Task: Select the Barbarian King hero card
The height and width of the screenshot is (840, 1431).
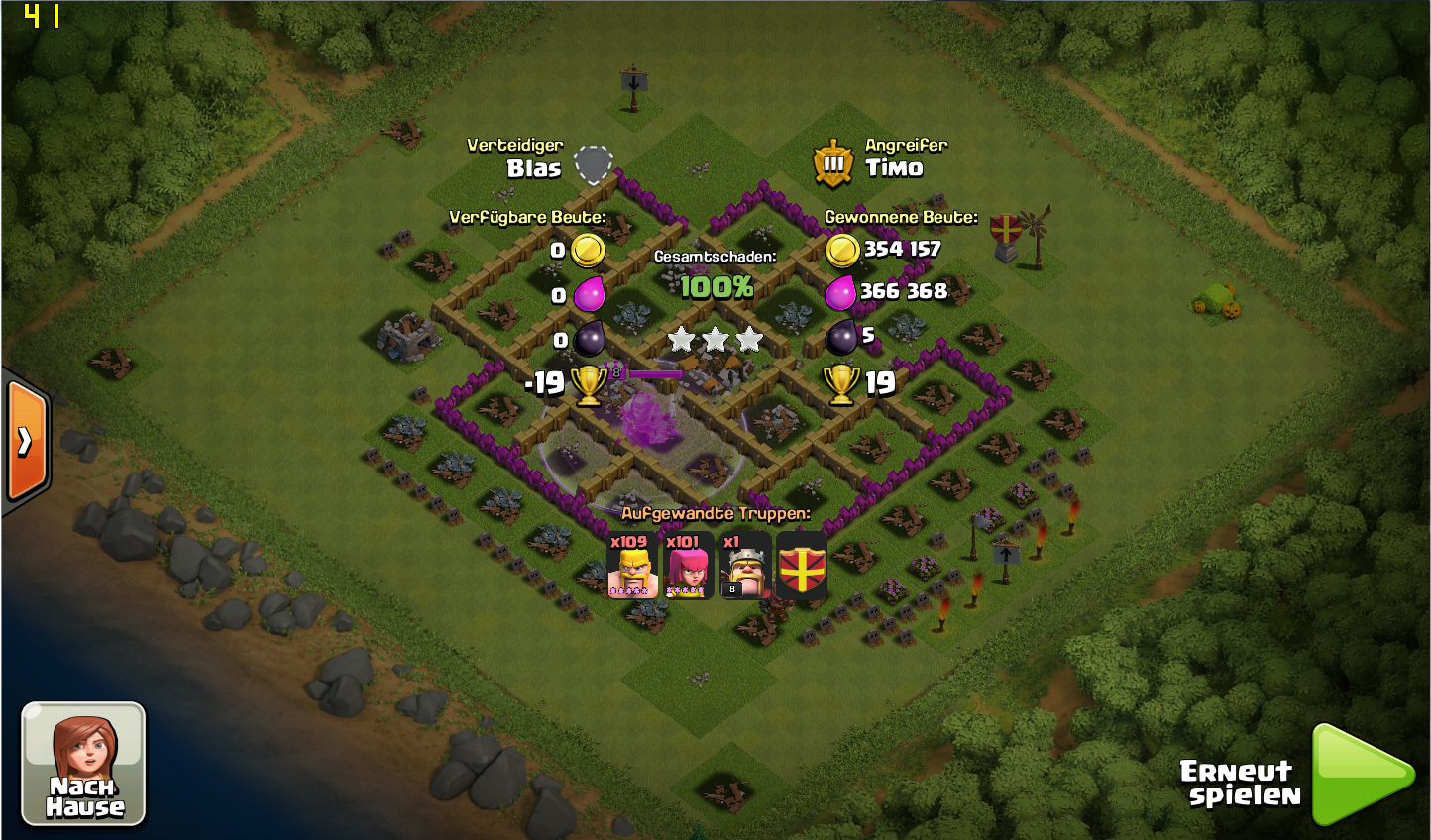Action: pyautogui.click(x=744, y=566)
